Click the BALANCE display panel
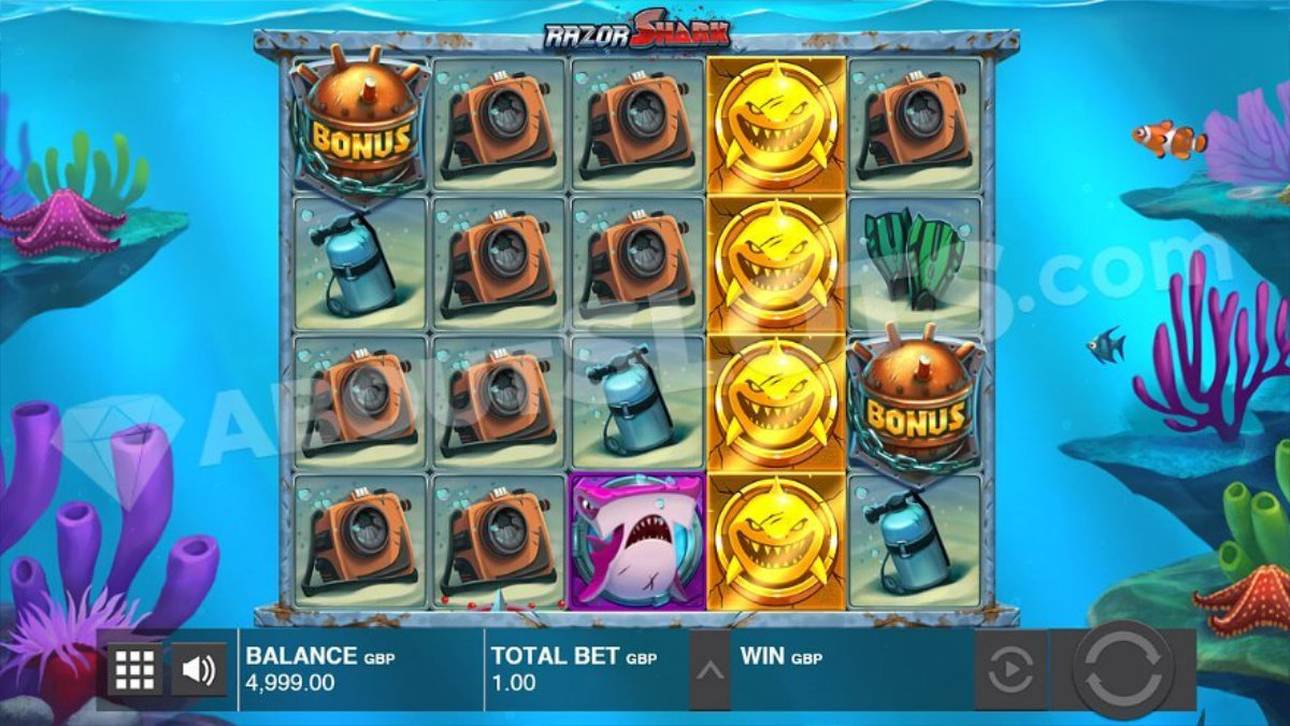Image resolution: width=1290 pixels, height=726 pixels. coord(320,666)
